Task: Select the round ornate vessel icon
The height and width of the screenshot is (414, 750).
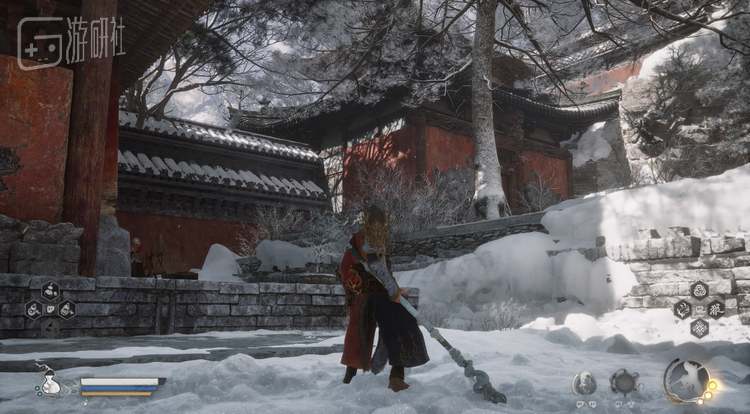Action: pos(626,382)
